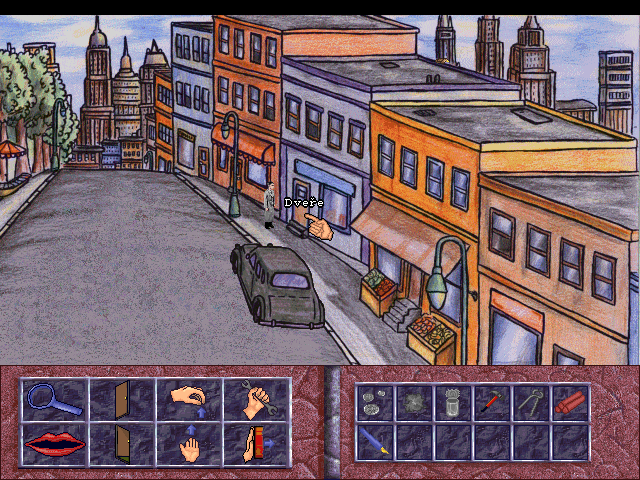Viewport: 640px width, 480px height.
Task: Activate the open door verb icon
Action: (121, 401)
